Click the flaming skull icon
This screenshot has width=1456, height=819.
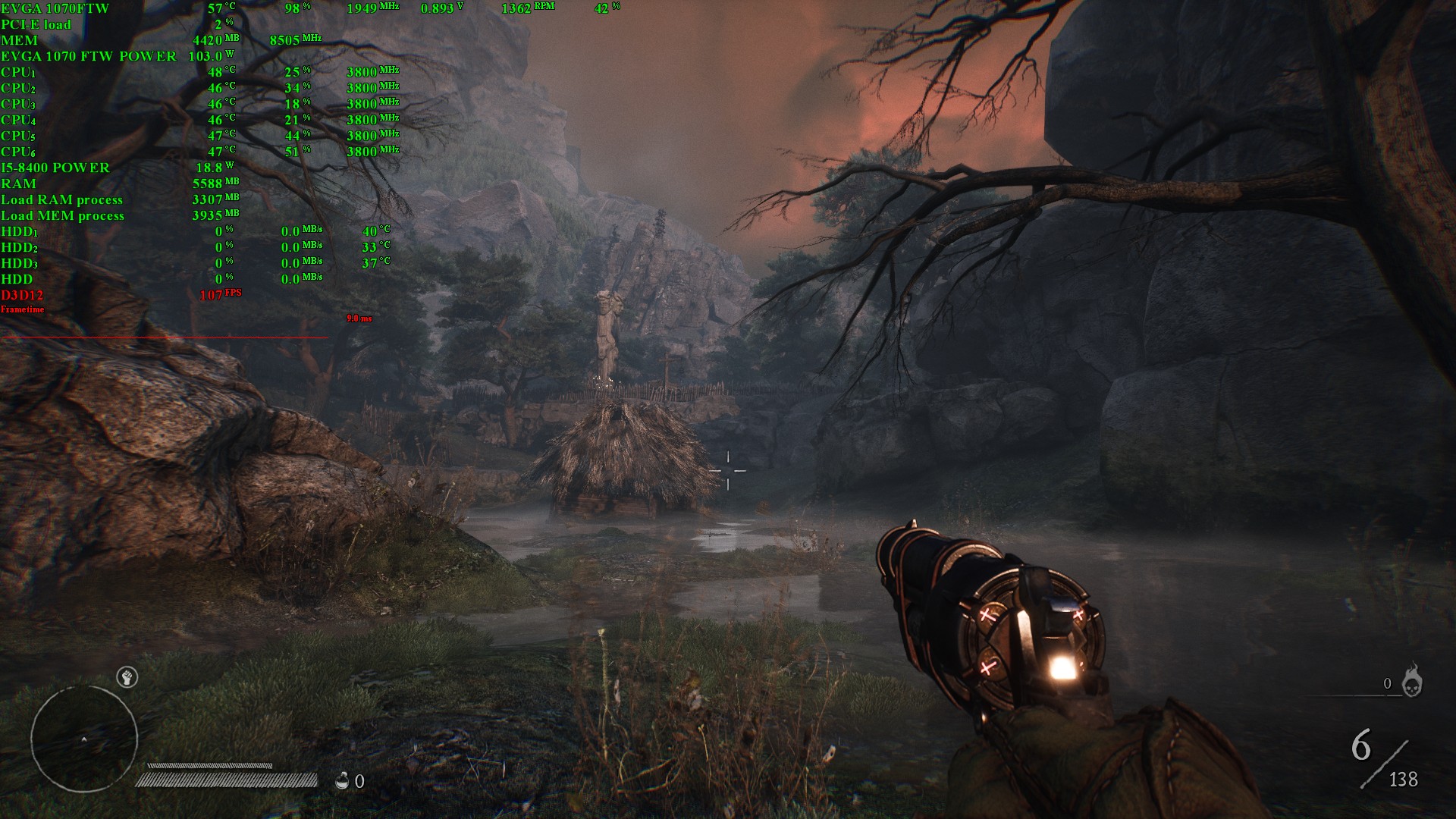click(1411, 681)
